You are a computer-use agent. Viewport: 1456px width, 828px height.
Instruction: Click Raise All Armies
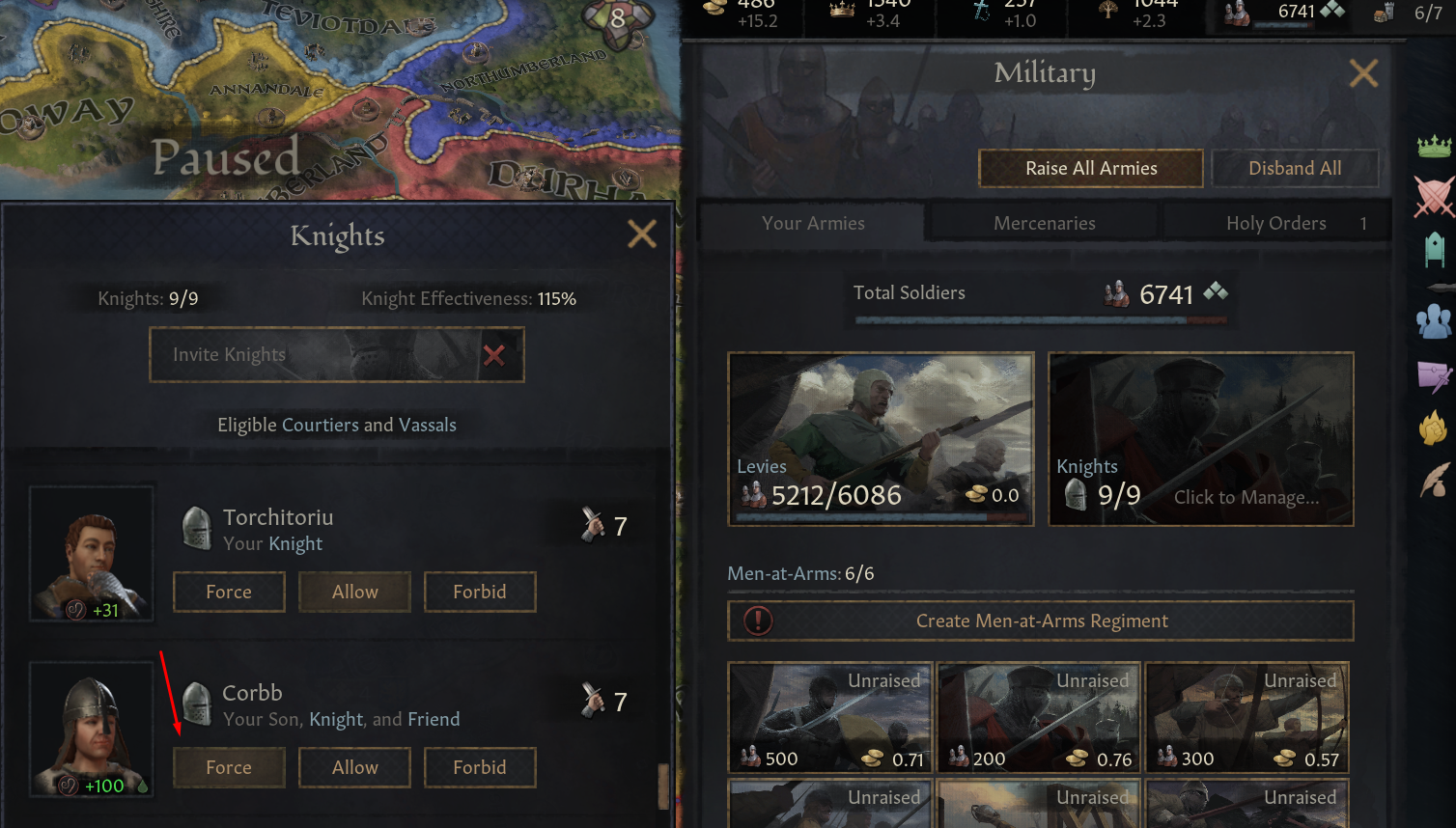(x=1090, y=168)
